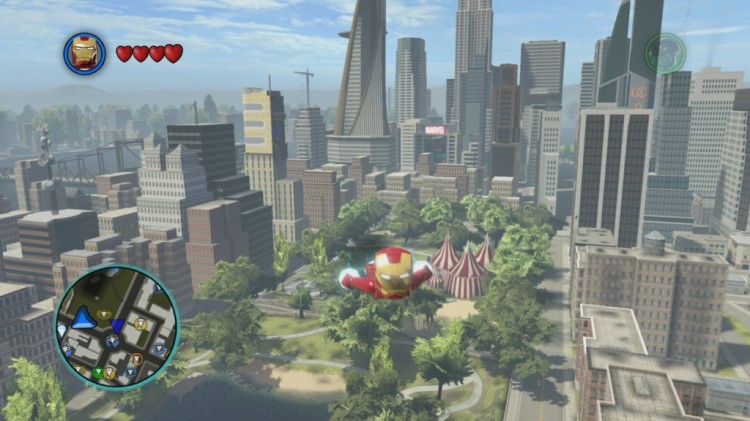Viewport: 750px width, 421px height.
Task: Select the Iron Man character portrait
Action: point(85,53)
